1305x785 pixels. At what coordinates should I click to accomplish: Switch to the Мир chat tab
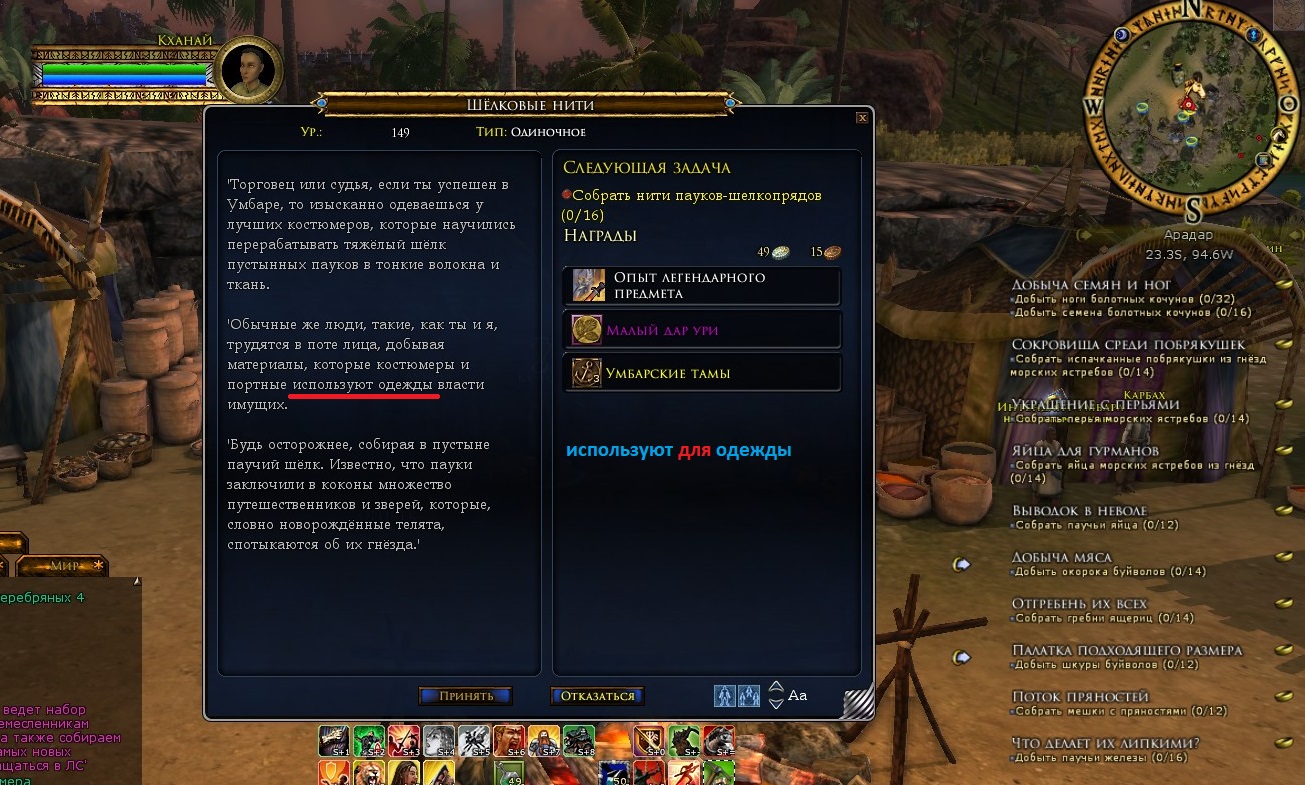(64, 566)
